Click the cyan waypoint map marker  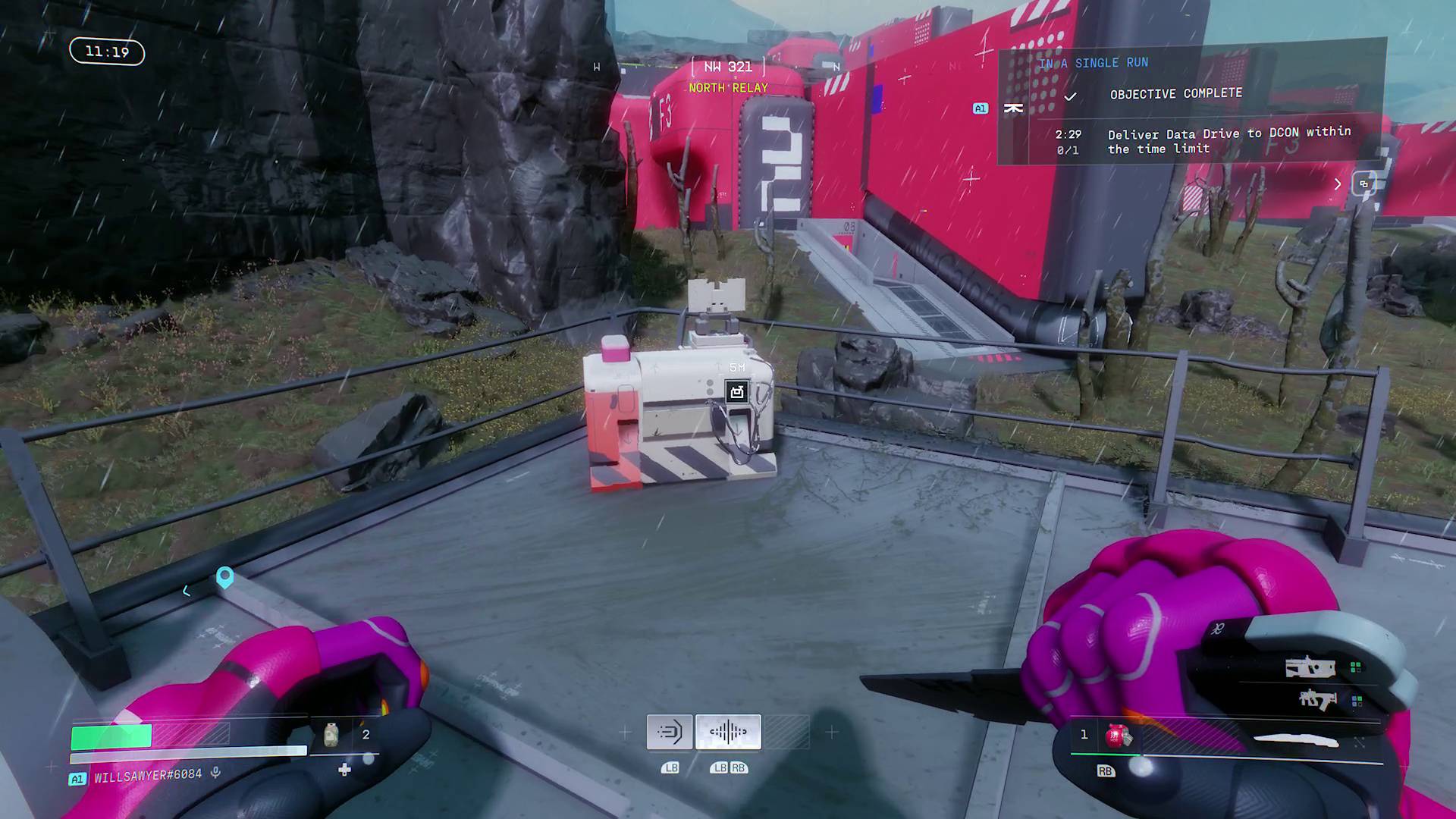224,577
